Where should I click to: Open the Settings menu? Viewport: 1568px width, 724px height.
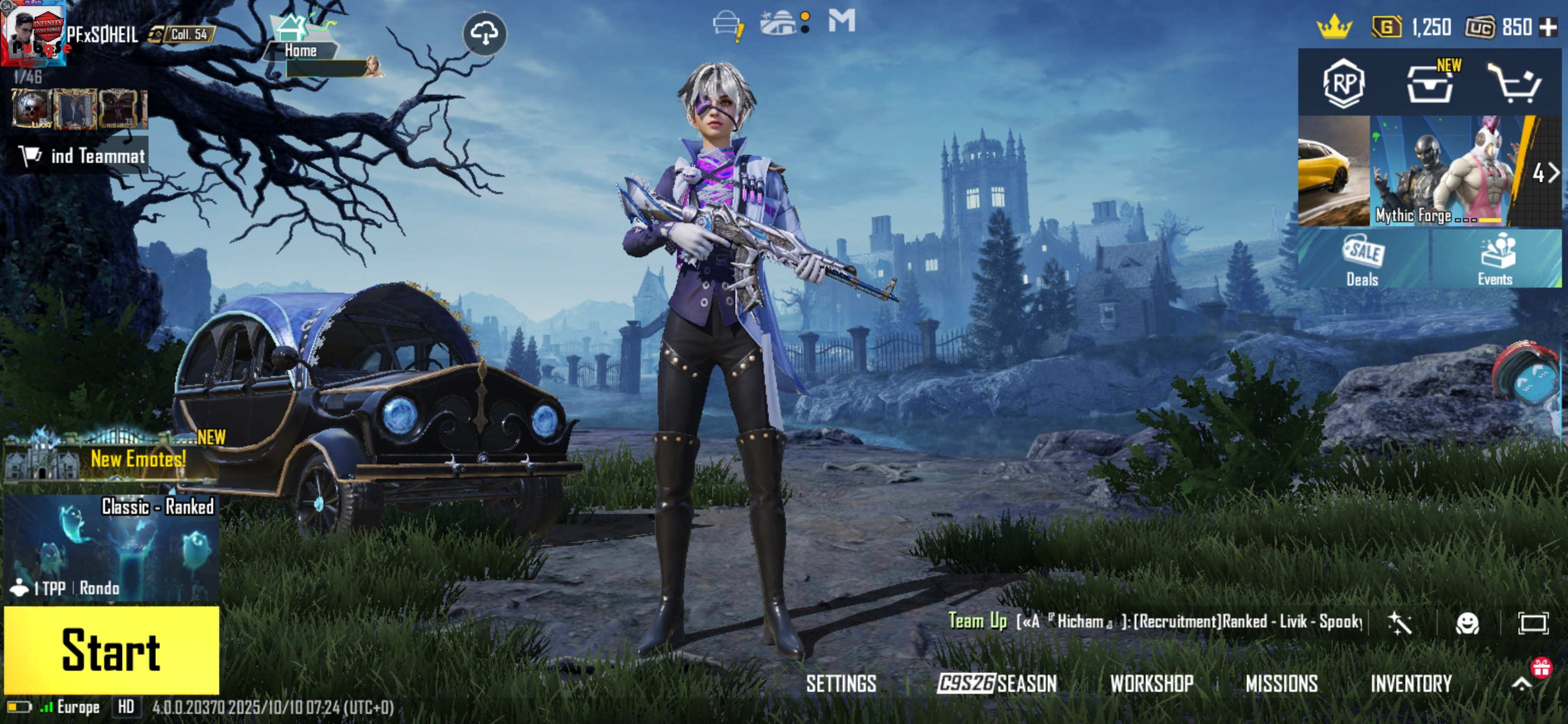click(841, 684)
